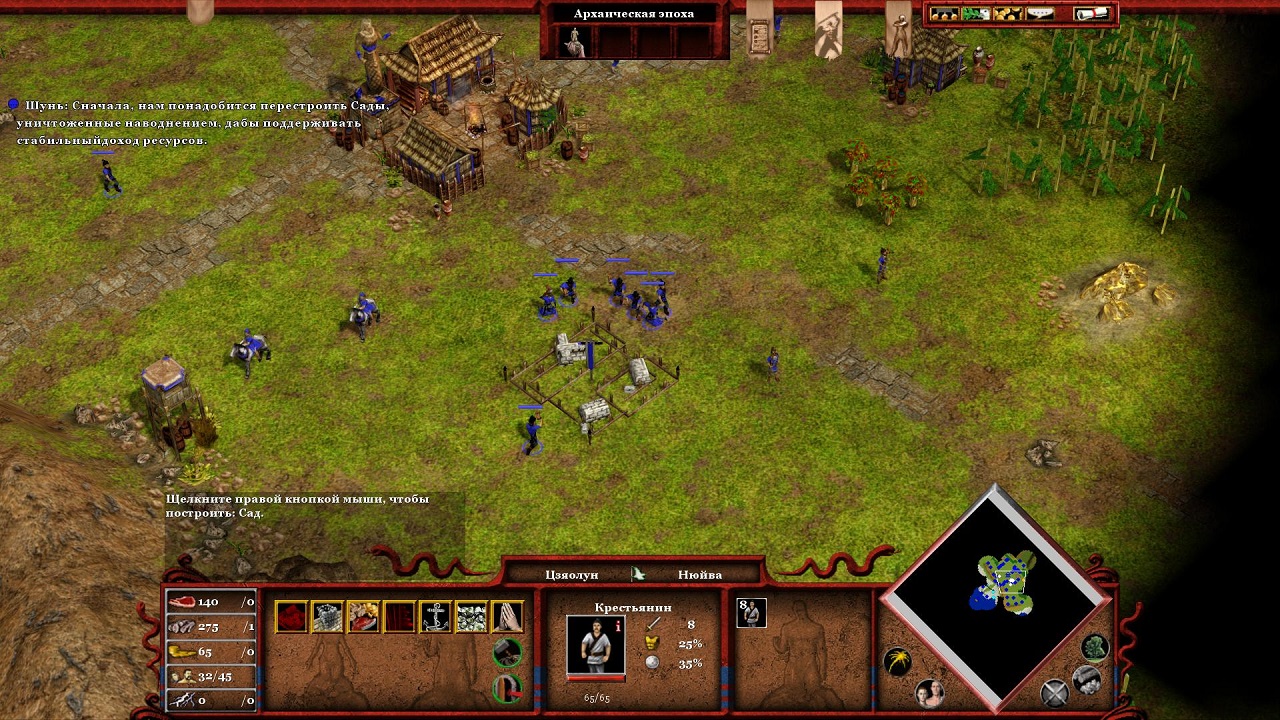The width and height of the screenshot is (1280, 720).
Task: Click the peasant unit portrait
Action: 595,644
